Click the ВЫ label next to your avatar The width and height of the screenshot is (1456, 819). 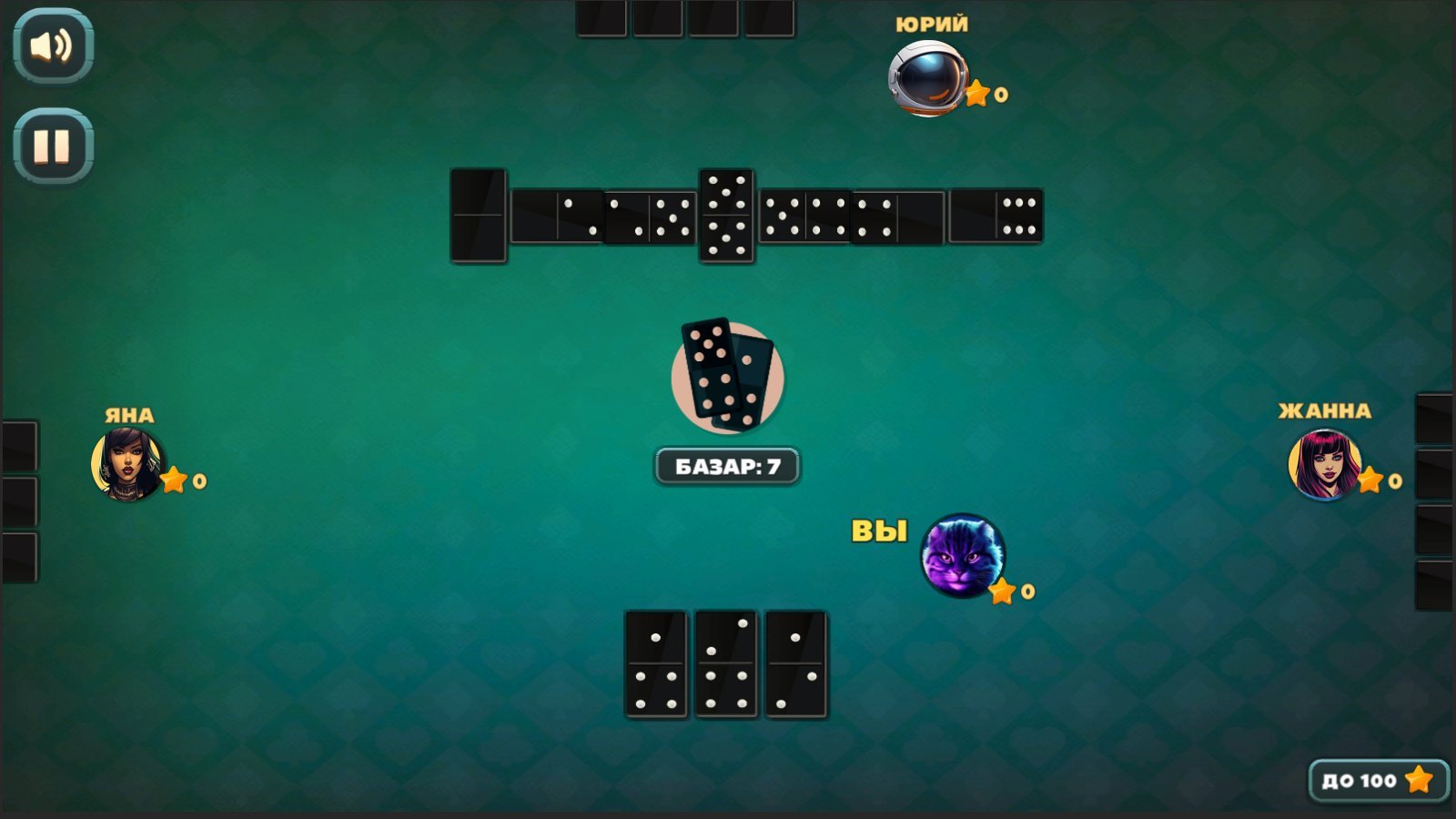878,530
